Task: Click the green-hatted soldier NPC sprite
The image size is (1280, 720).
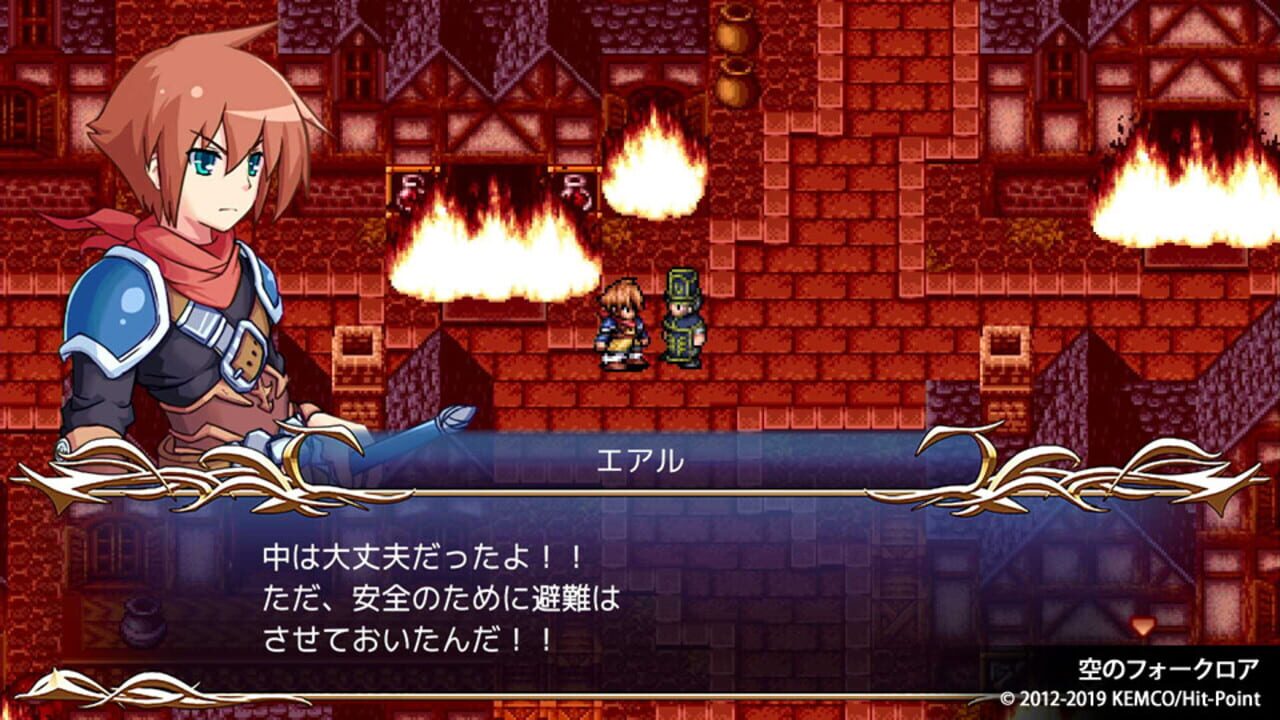Action: click(680, 315)
